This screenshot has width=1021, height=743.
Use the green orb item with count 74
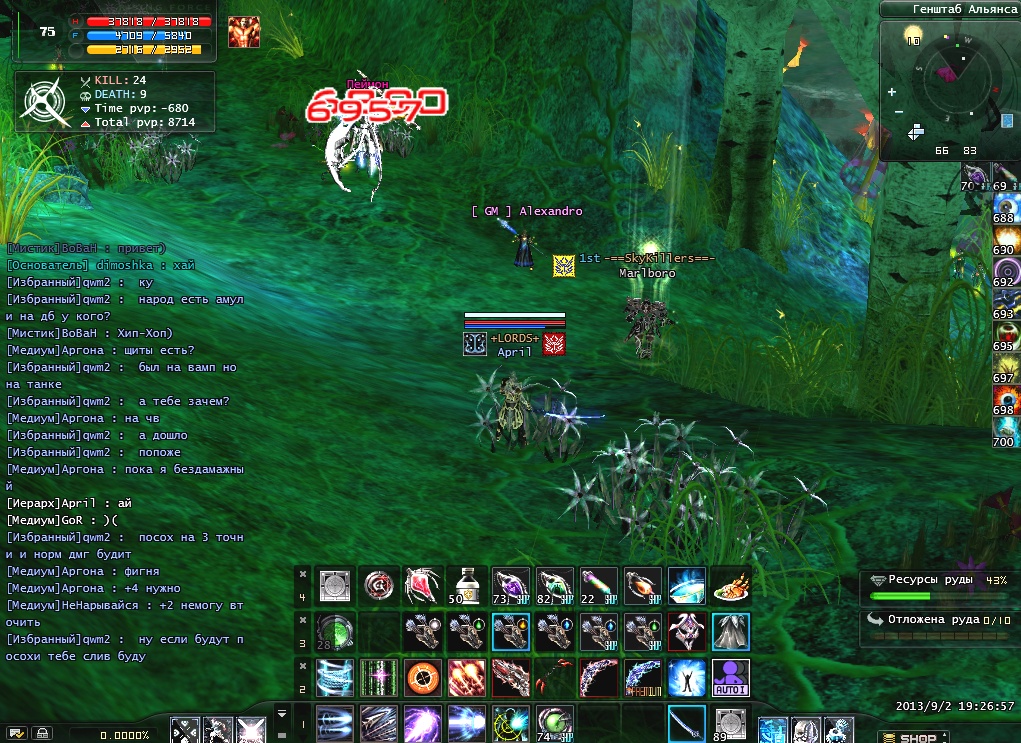click(x=554, y=723)
